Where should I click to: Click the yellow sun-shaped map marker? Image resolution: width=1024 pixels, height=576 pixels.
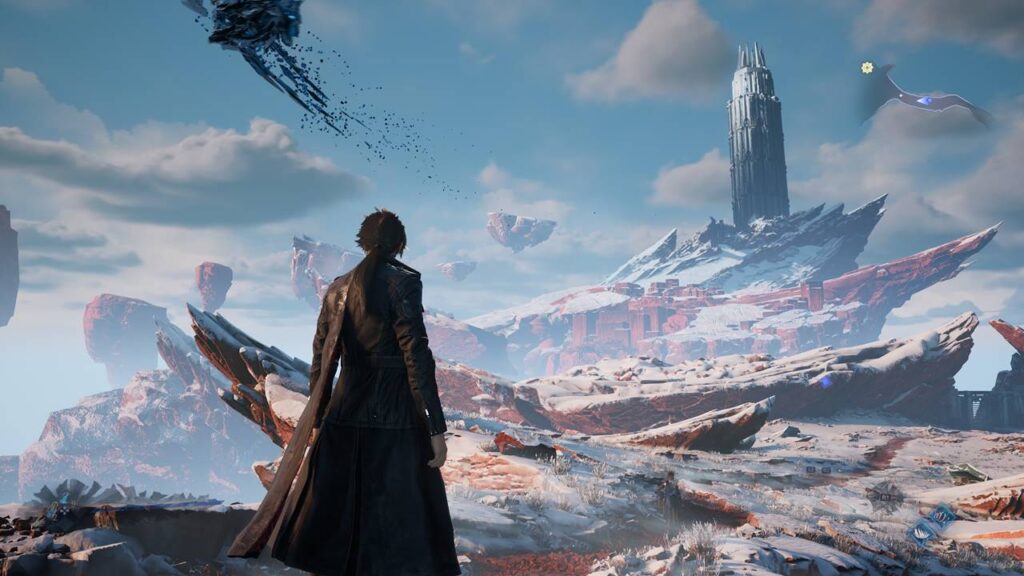867,68
